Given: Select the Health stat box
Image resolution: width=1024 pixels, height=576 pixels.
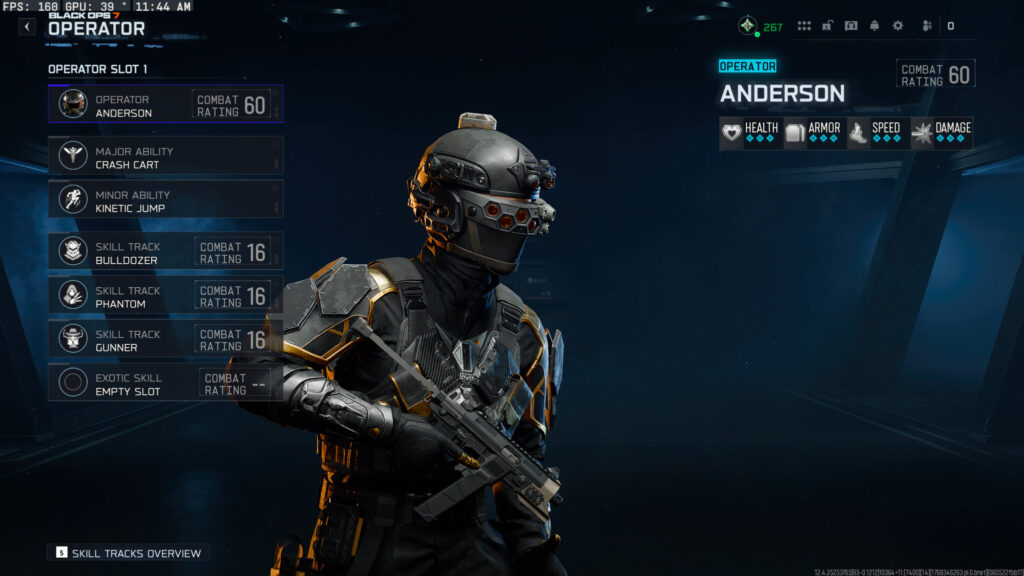Looking at the screenshot, I should [x=750, y=133].
